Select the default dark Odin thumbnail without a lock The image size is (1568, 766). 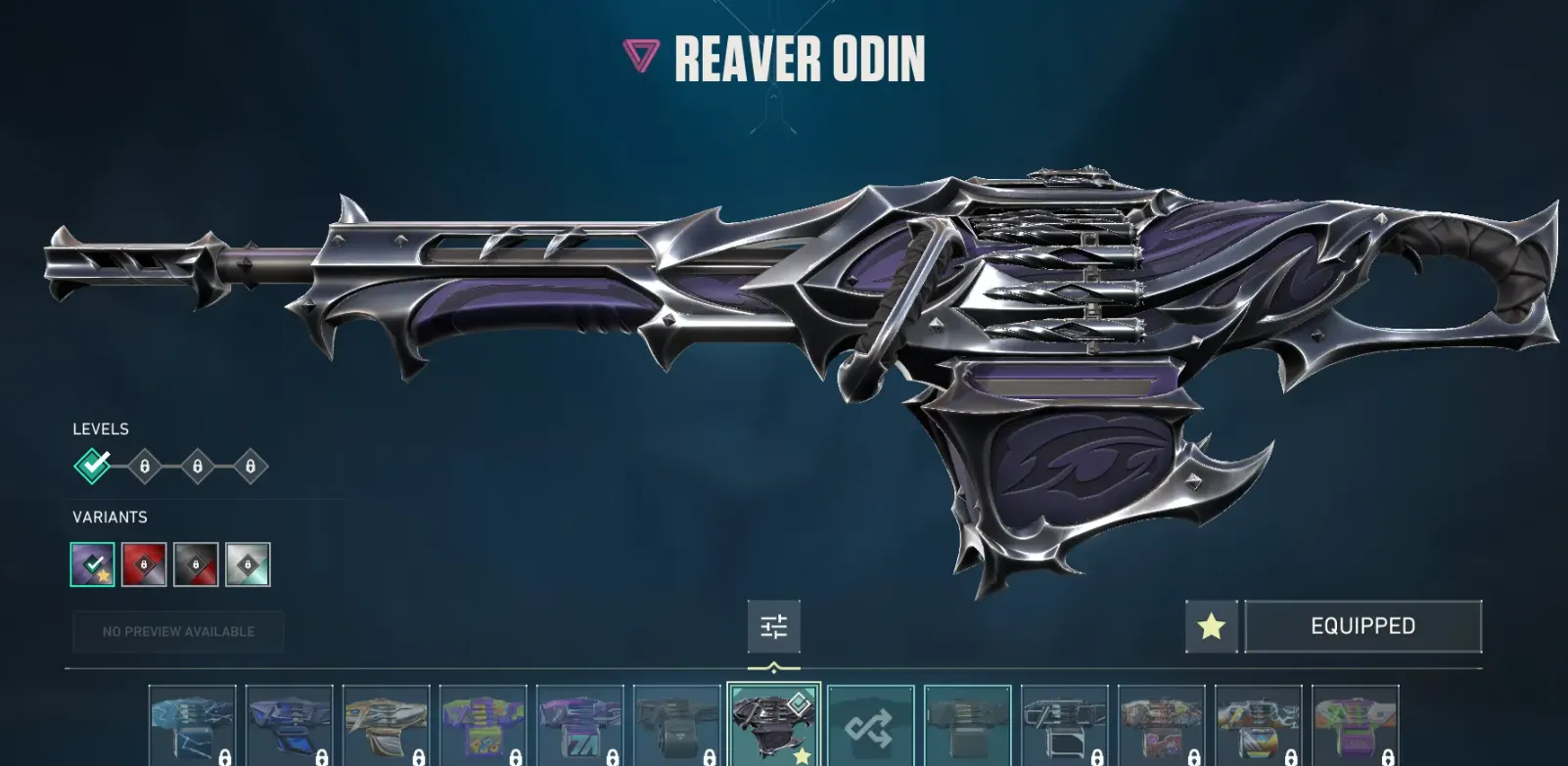pos(967,726)
